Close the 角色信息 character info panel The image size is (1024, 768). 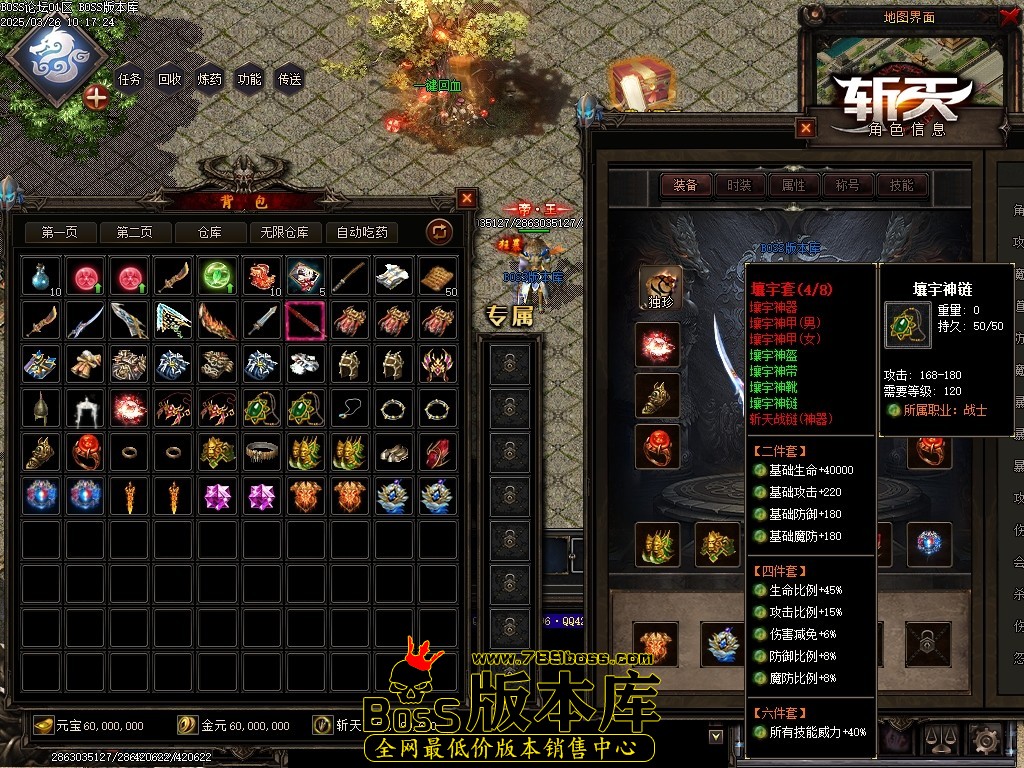(806, 128)
